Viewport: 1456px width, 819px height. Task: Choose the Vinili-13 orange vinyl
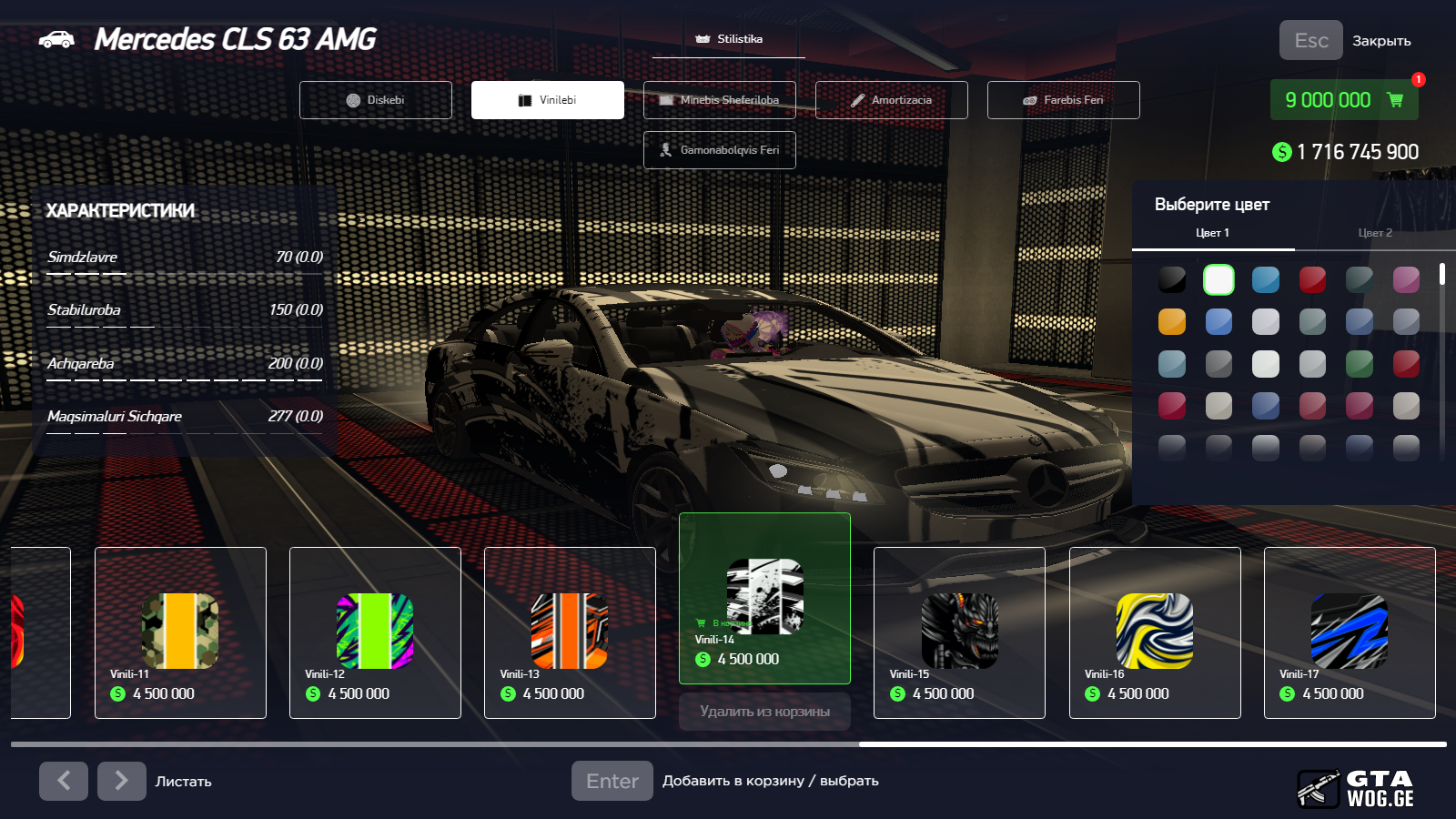point(570,632)
